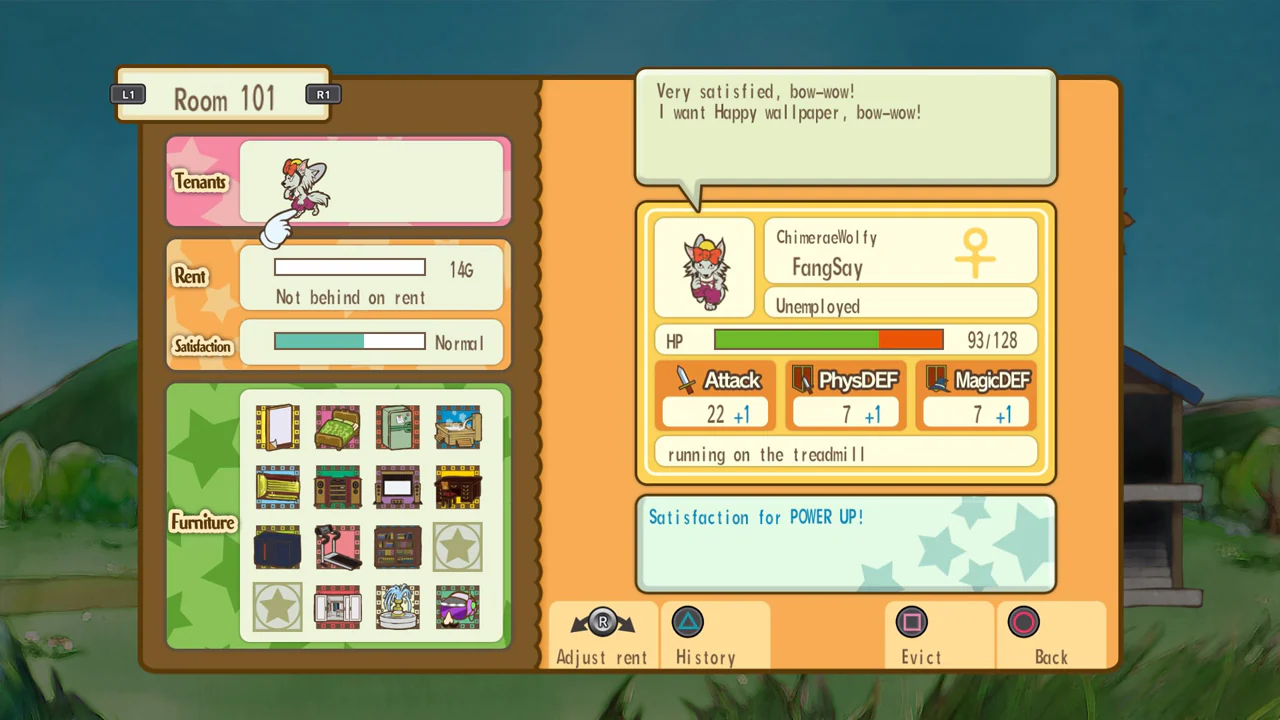Select the wardrobe locker furniture icon

coord(337,607)
